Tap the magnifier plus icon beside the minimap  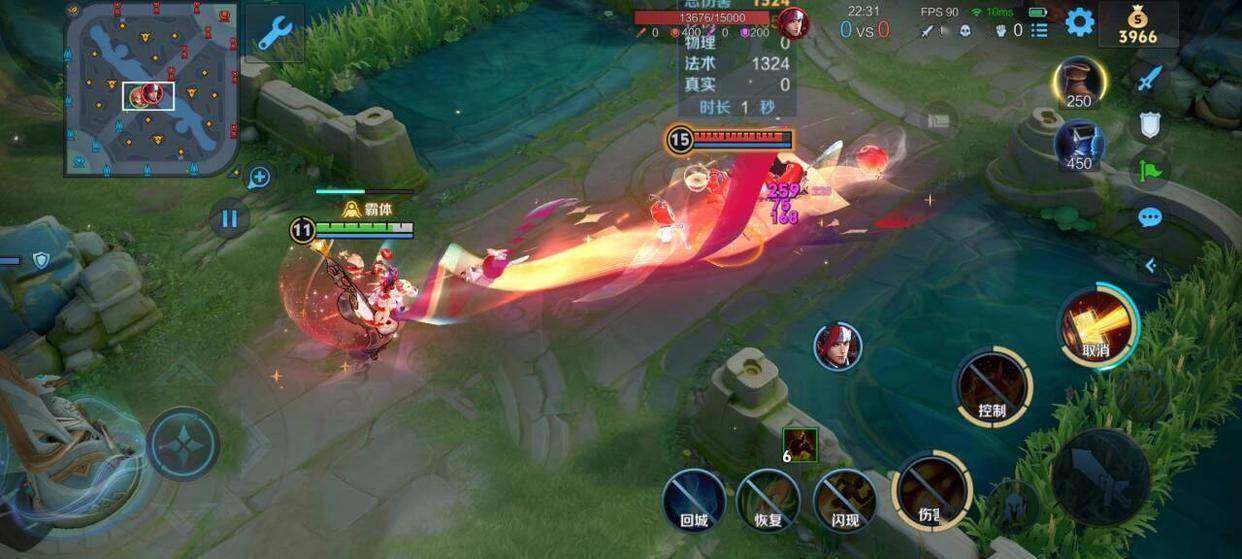259,178
